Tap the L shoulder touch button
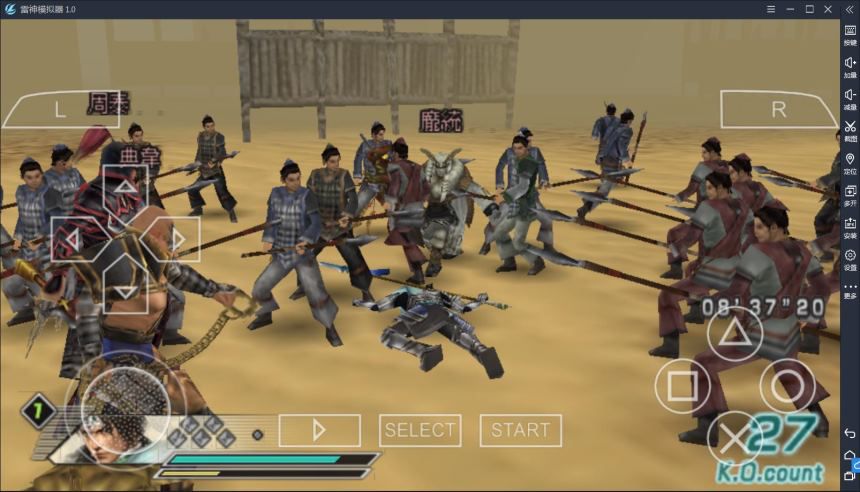This screenshot has width=860, height=492. [60, 110]
